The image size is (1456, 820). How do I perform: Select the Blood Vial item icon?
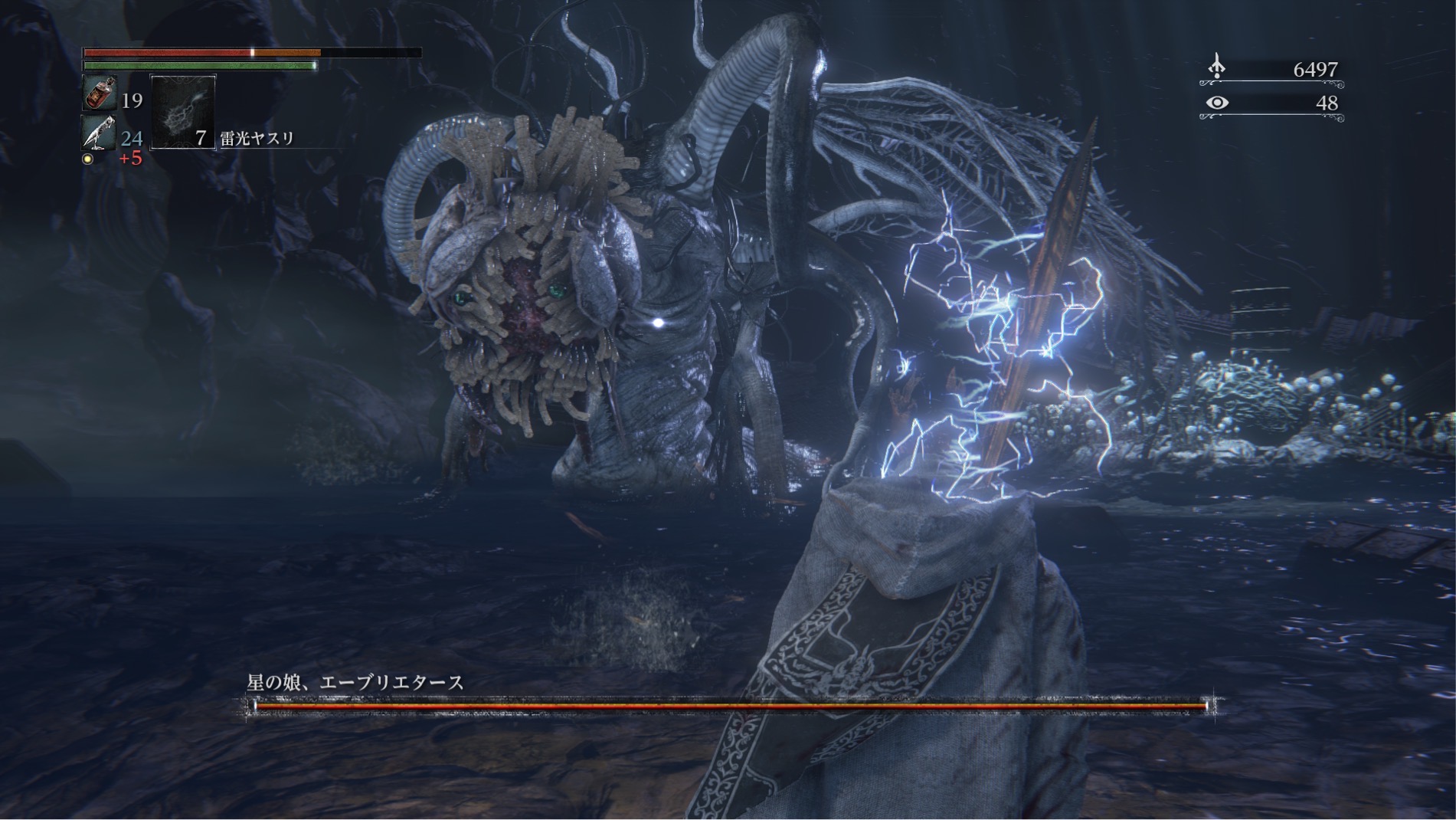click(x=100, y=93)
